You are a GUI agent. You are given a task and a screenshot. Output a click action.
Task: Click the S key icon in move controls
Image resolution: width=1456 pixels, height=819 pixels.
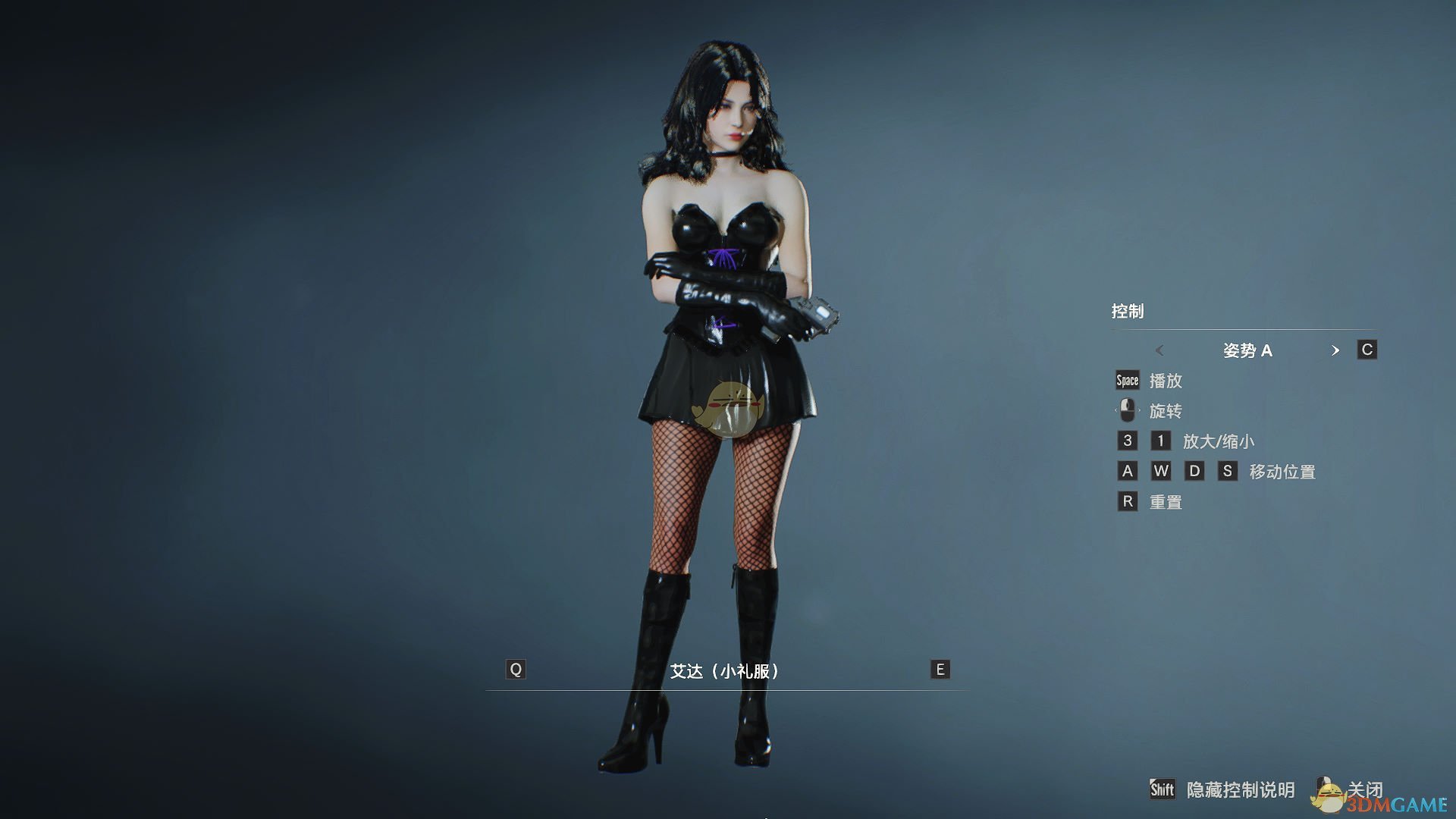1228,471
